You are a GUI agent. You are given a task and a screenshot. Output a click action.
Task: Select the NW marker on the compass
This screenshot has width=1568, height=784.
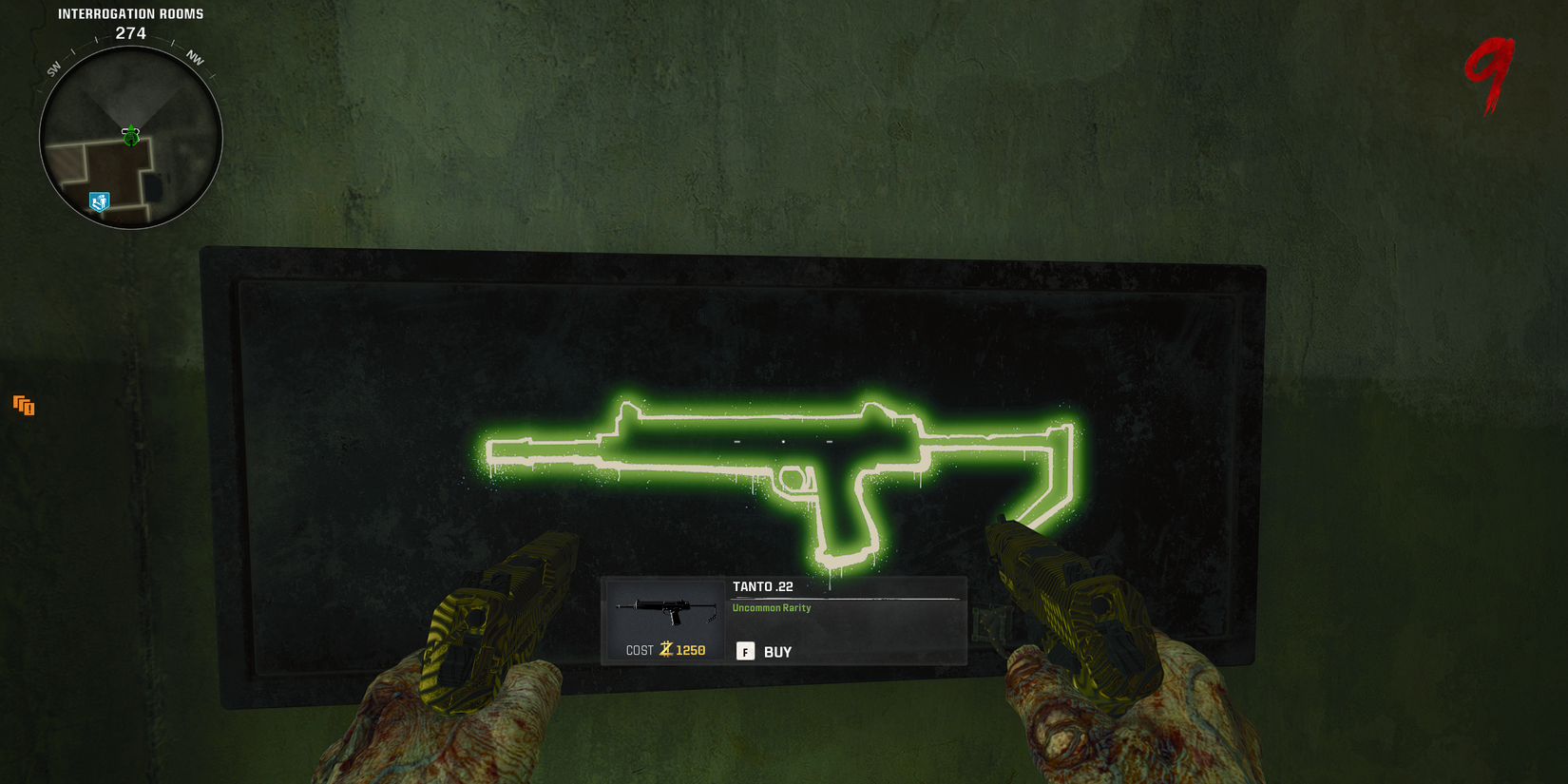[x=196, y=59]
